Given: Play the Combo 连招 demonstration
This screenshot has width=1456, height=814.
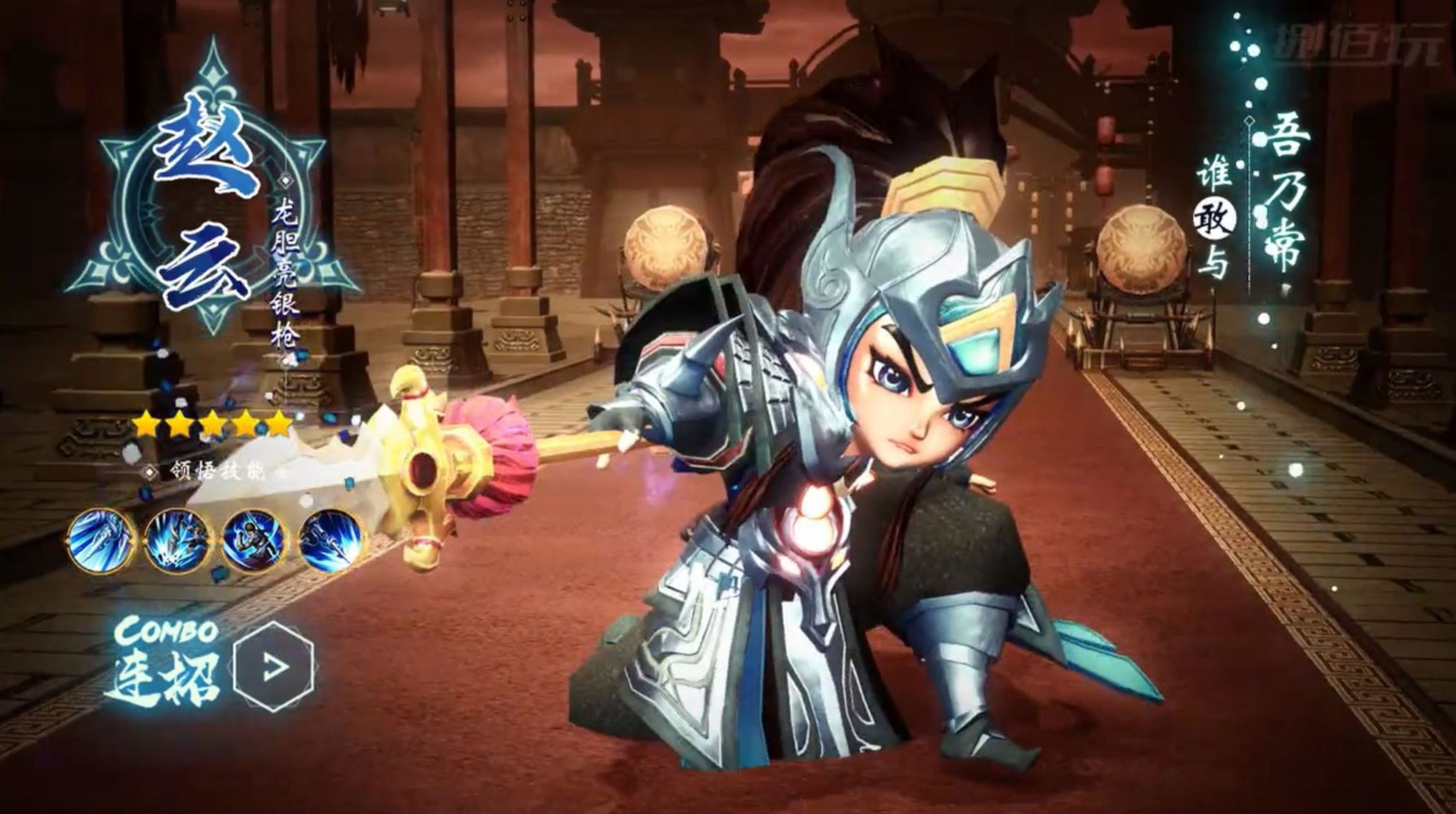Looking at the screenshot, I should [274, 666].
